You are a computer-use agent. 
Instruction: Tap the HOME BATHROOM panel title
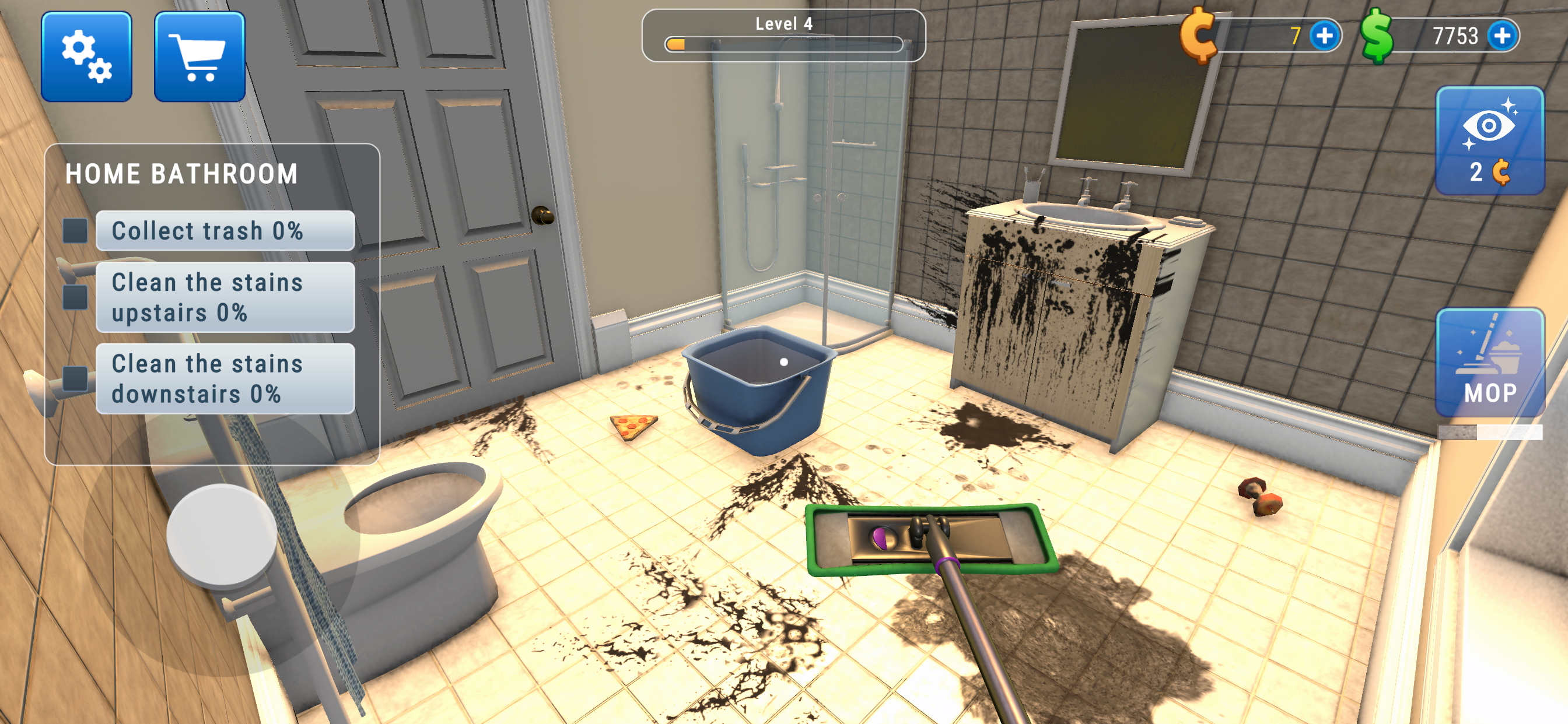[x=183, y=173]
